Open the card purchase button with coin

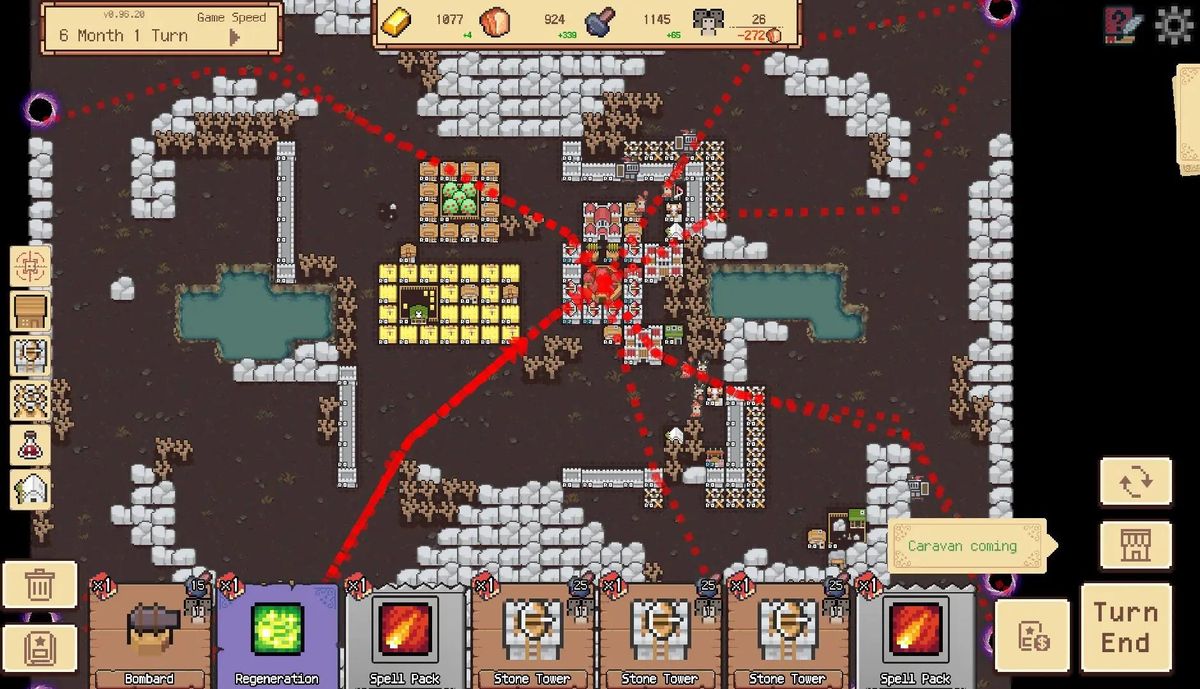point(1031,636)
